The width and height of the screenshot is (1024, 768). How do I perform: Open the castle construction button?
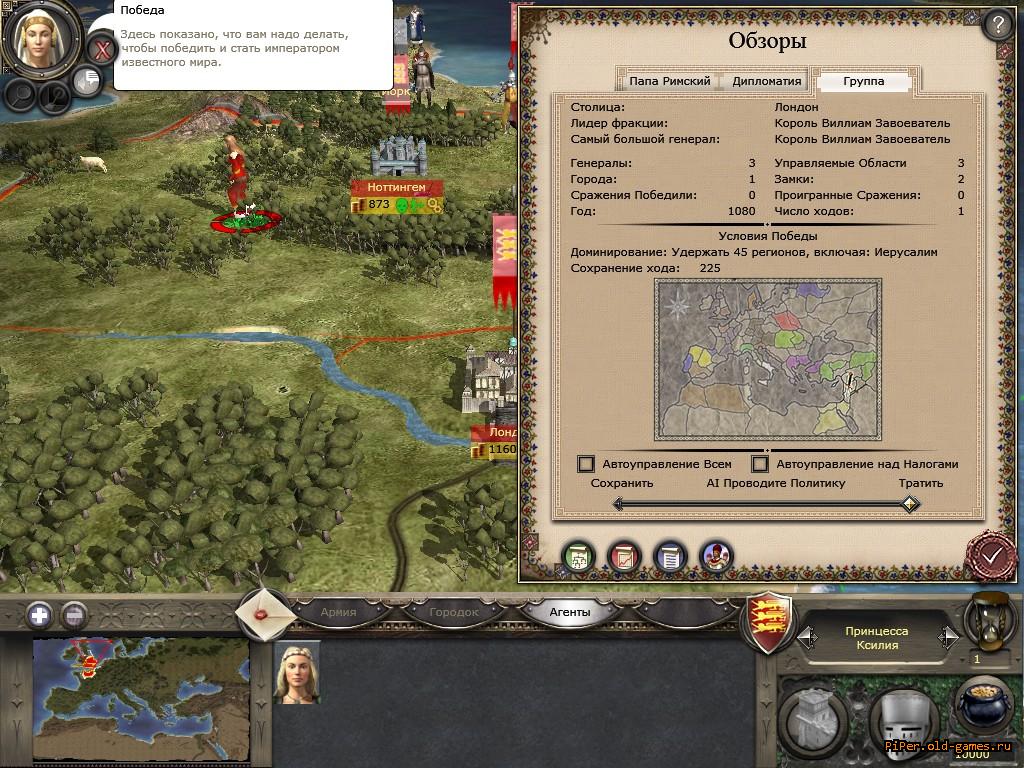coord(812,717)
